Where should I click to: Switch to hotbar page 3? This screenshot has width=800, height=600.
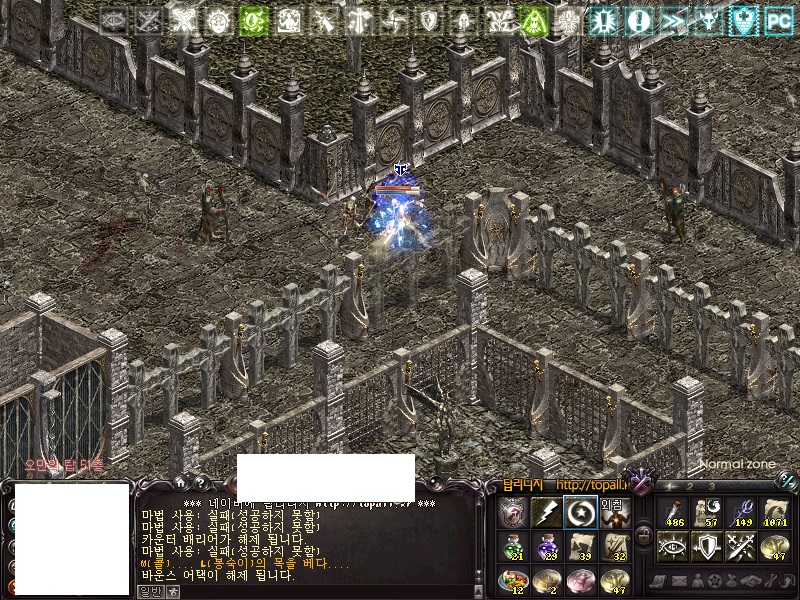(712, 486)
